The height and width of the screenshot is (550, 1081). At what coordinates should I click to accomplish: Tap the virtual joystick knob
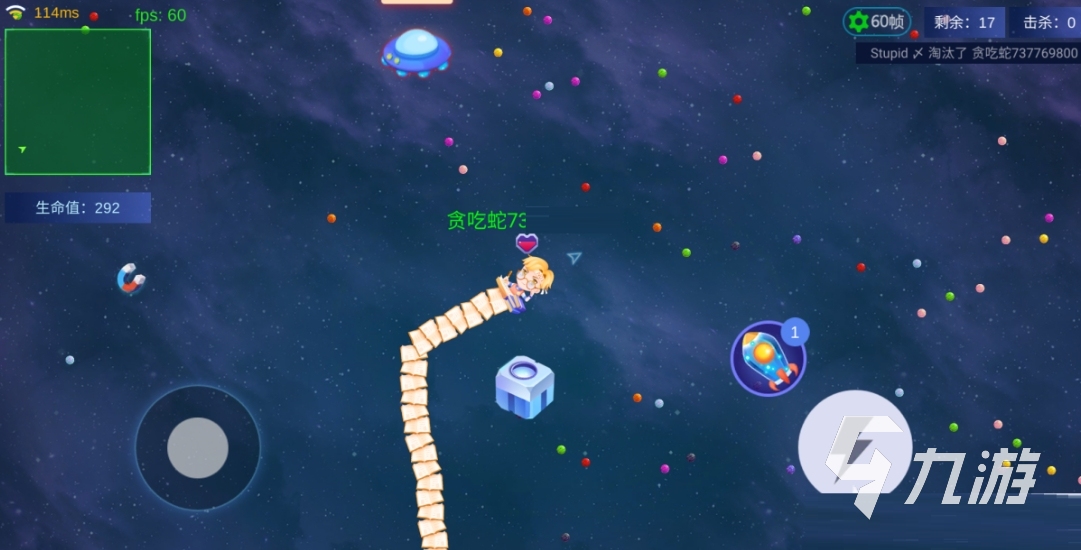pos(198,447)
